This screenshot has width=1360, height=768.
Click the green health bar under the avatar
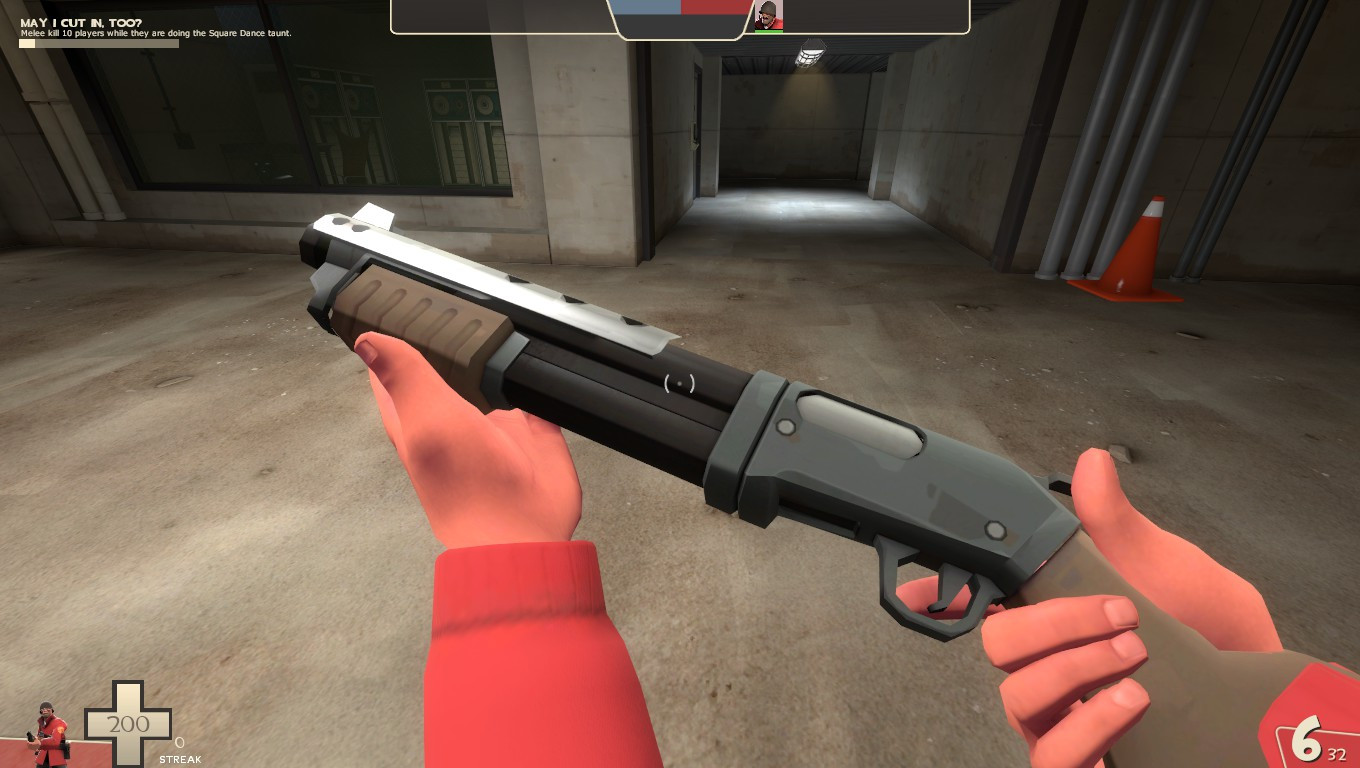(x=766, y=30)
